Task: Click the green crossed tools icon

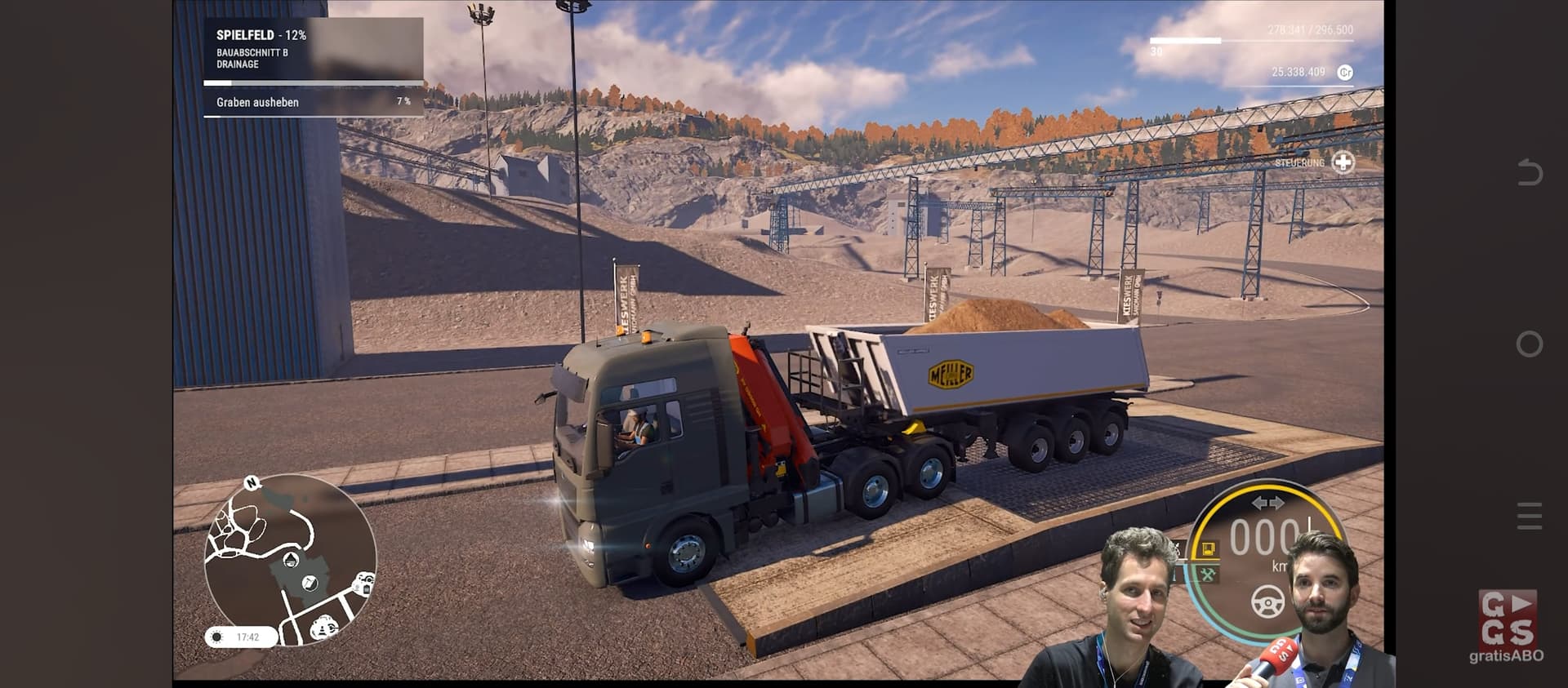Action: pos(1208,575)
